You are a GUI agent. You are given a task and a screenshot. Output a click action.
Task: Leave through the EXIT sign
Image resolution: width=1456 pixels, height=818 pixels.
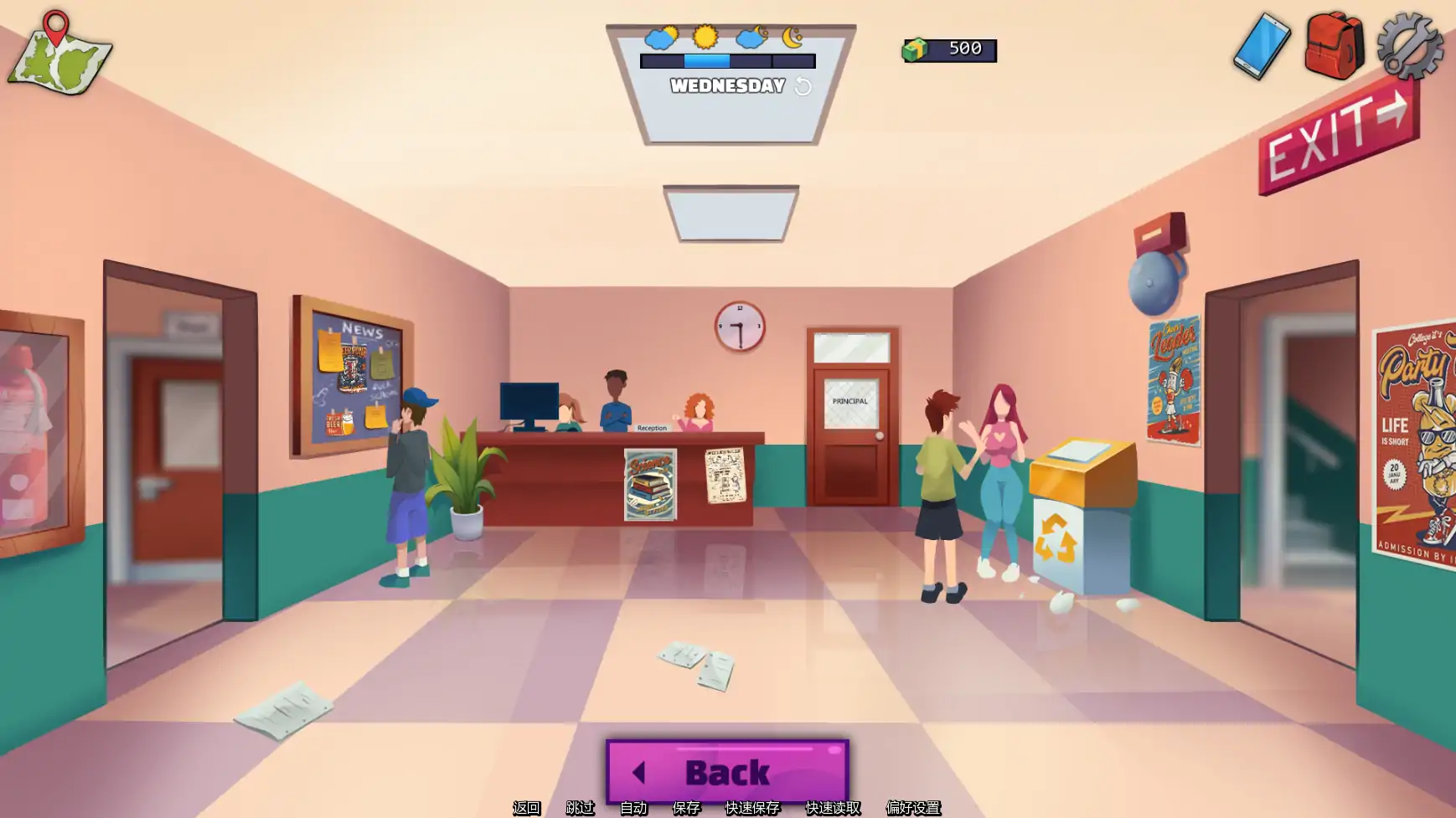tap(1338, 137)
